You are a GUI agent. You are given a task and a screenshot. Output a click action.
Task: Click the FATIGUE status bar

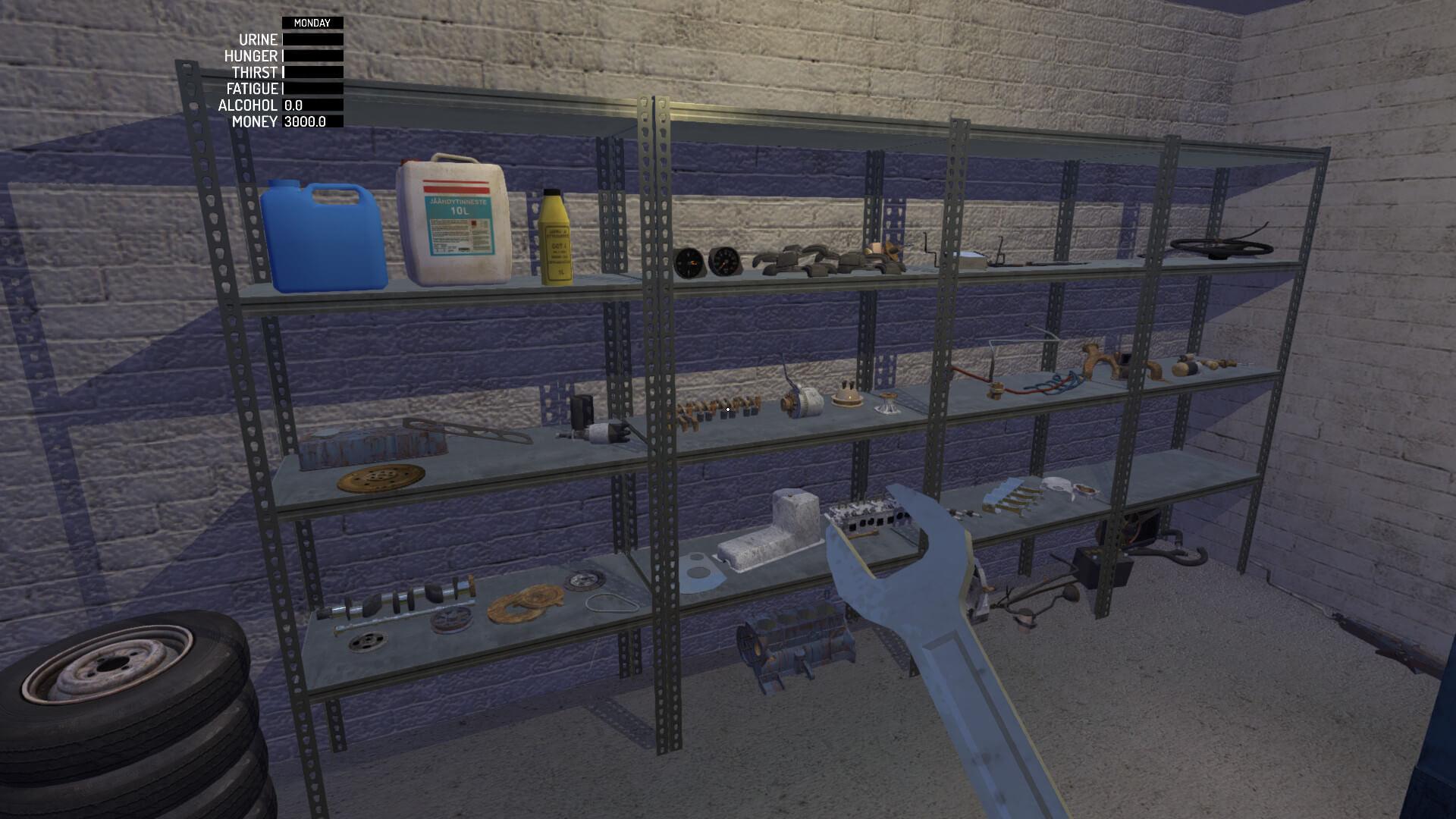(311, 89)
